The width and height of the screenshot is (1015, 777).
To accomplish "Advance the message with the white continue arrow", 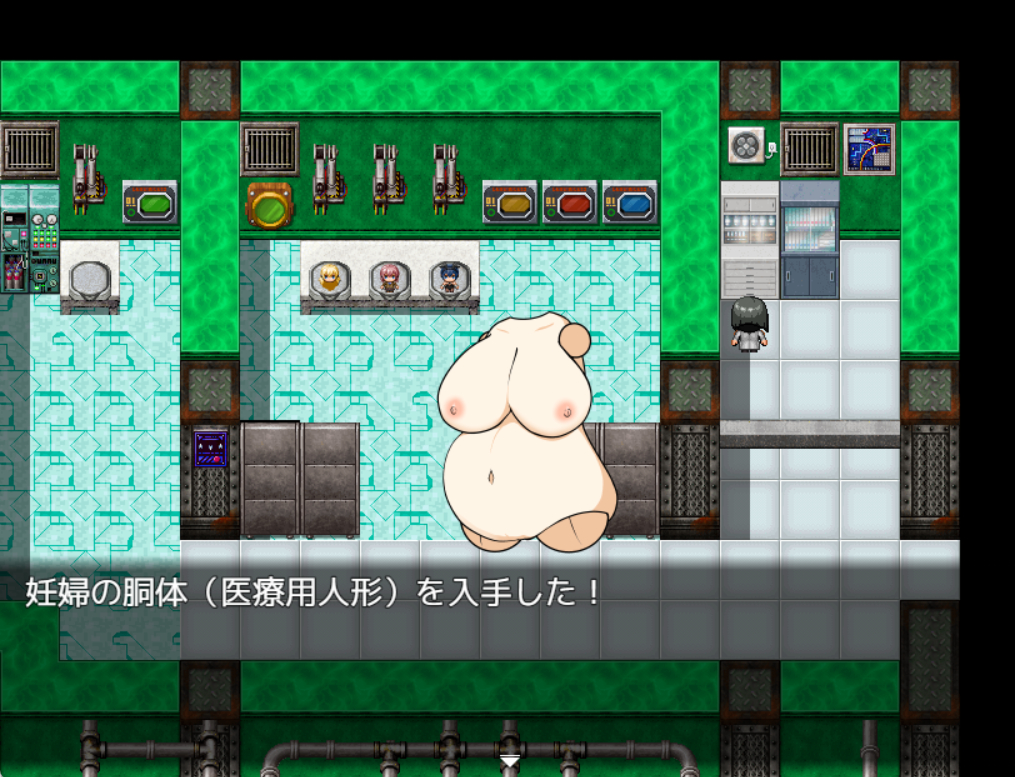I will point(509,762).
